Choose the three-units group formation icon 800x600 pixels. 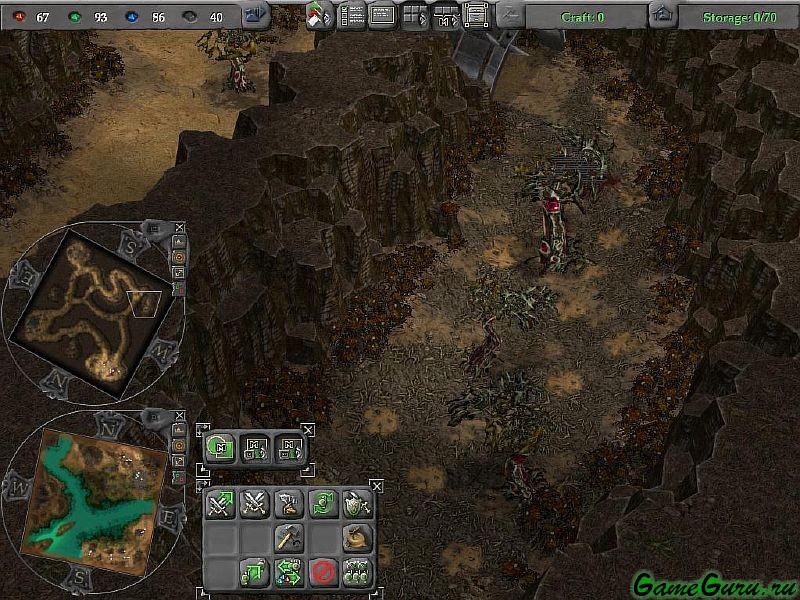click(x=356, y=572)
